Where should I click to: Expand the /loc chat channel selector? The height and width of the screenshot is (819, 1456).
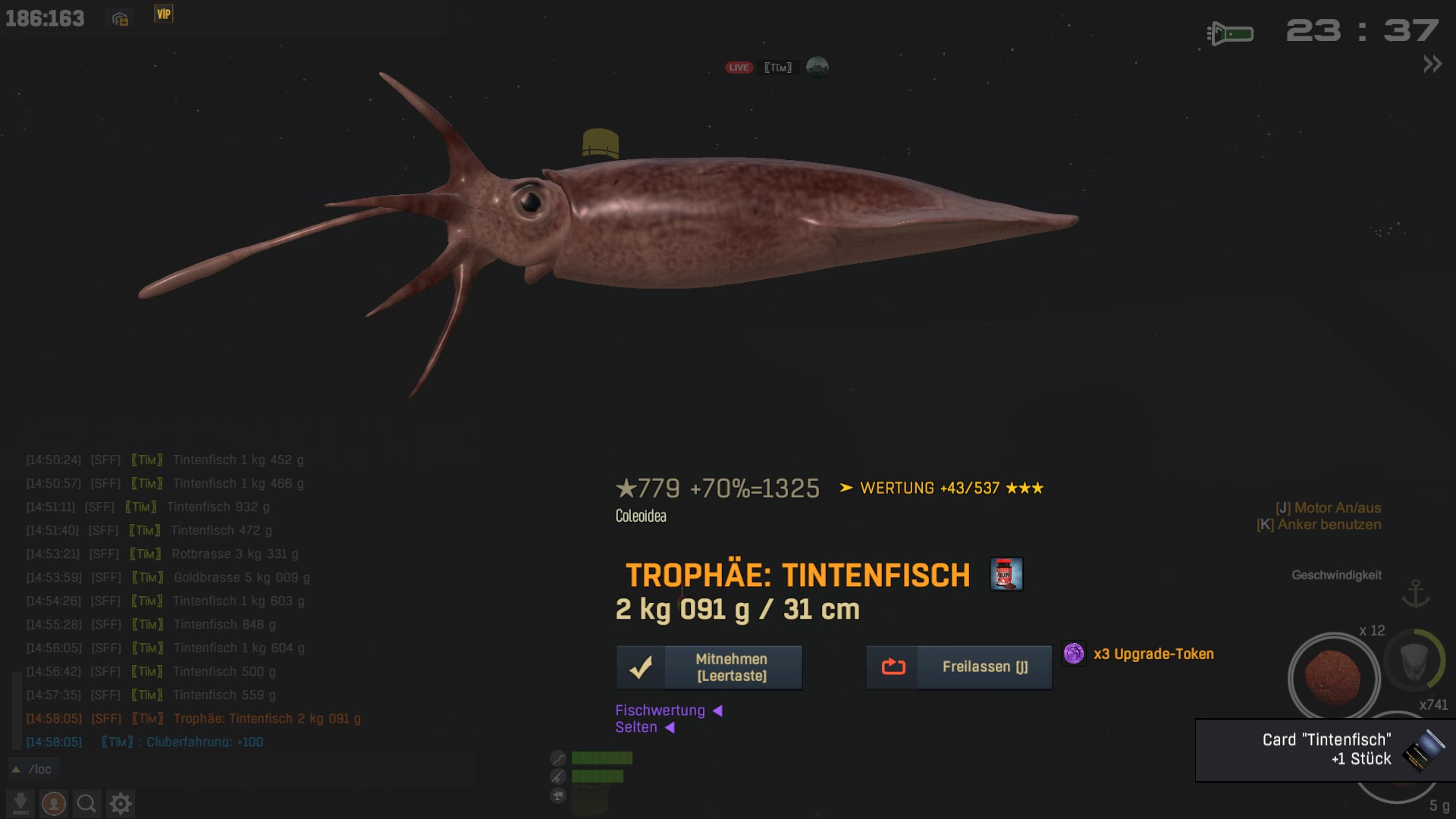tap(33, 769)
